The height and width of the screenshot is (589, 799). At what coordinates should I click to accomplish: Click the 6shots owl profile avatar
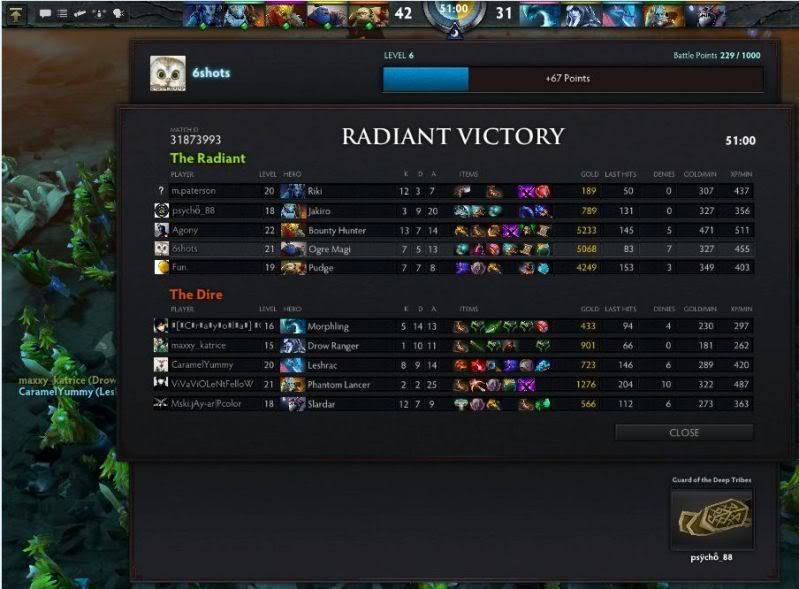tap(166, 72)
